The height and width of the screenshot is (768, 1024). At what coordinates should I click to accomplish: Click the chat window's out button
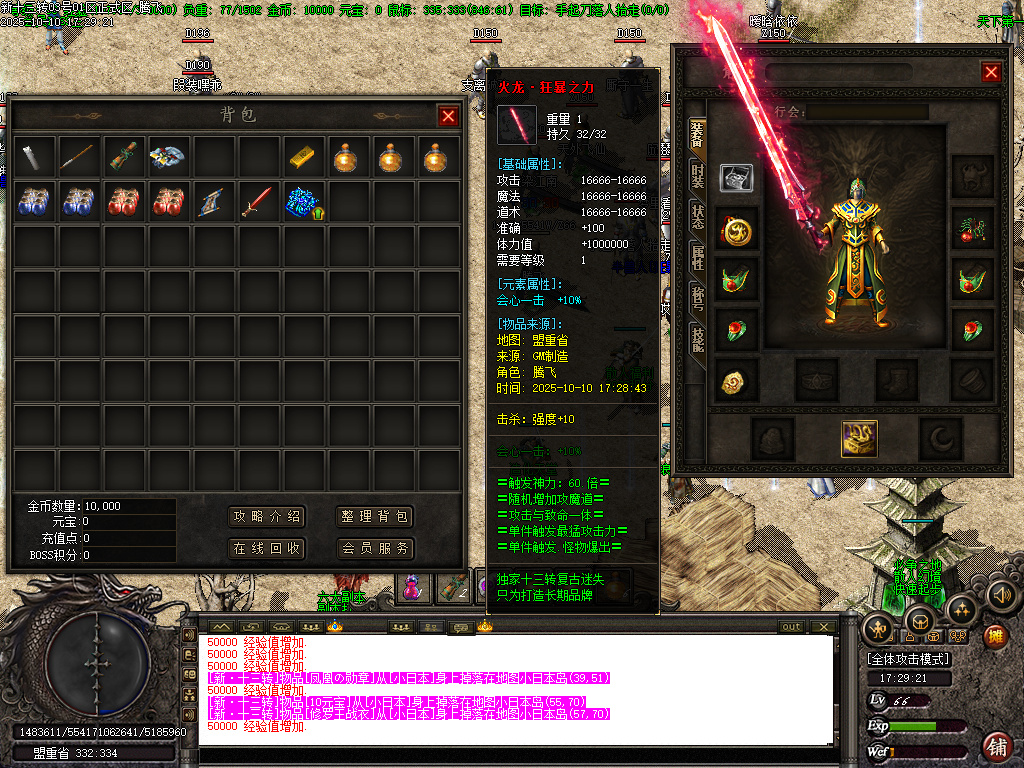point(792,627)
